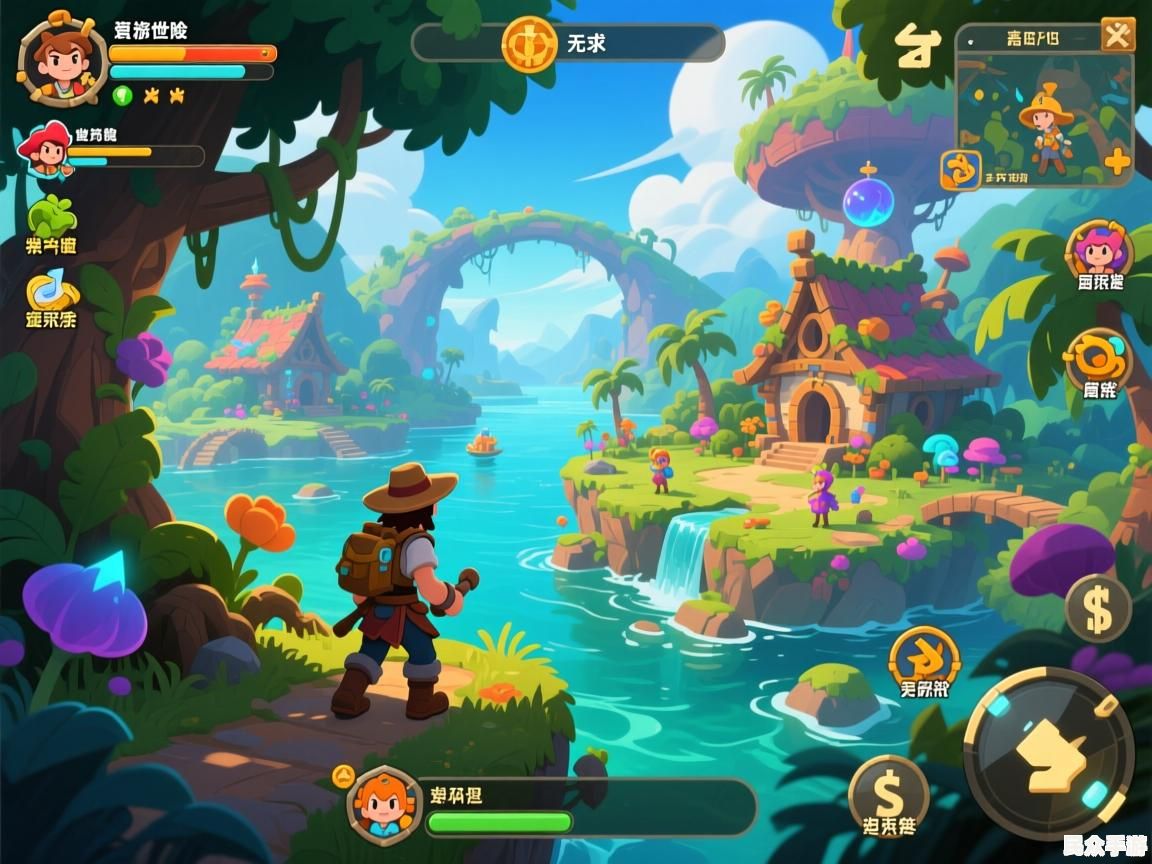Click the cream glyph left of the minimap
This screenshot has width=1152, height=864.
point(917,47)
